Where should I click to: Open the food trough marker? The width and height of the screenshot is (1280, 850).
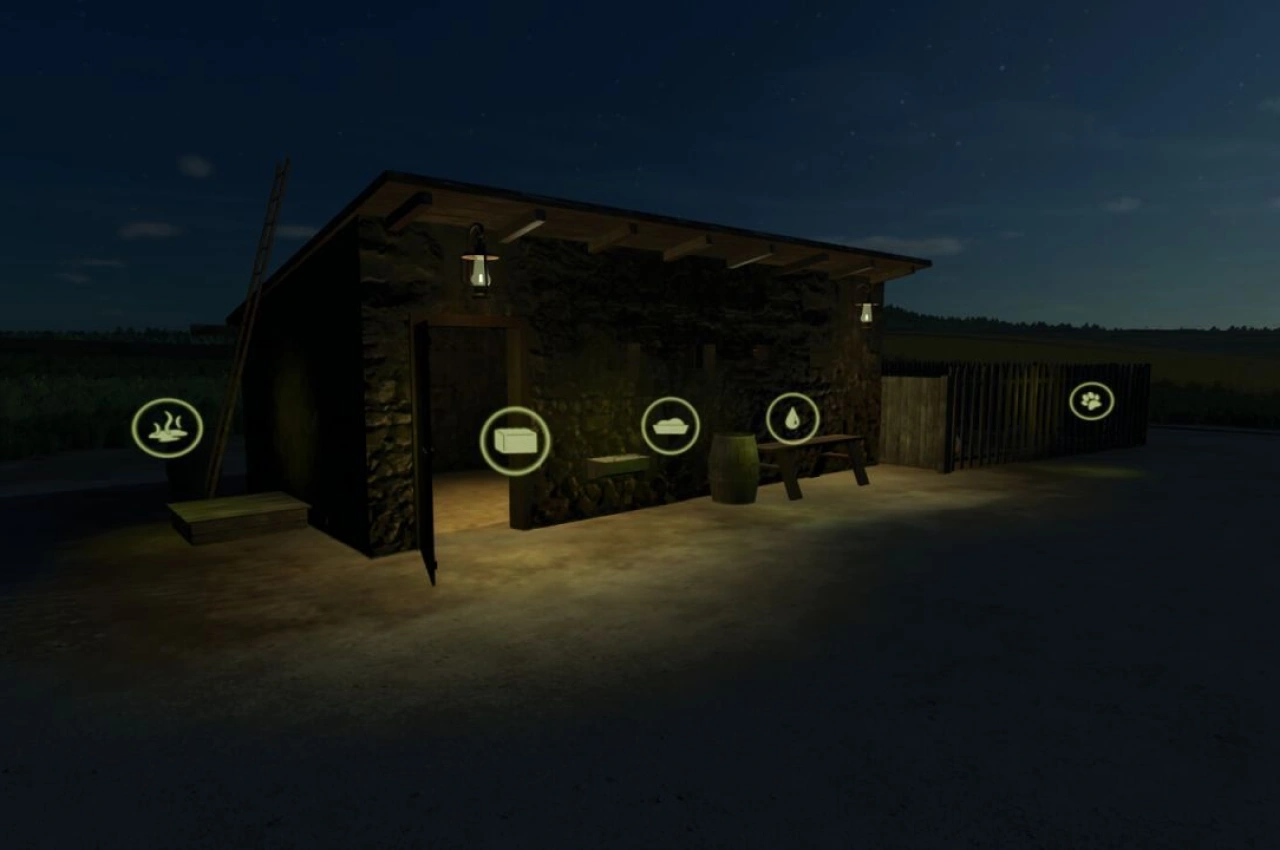pyautogui.click(x=668, y=424)
